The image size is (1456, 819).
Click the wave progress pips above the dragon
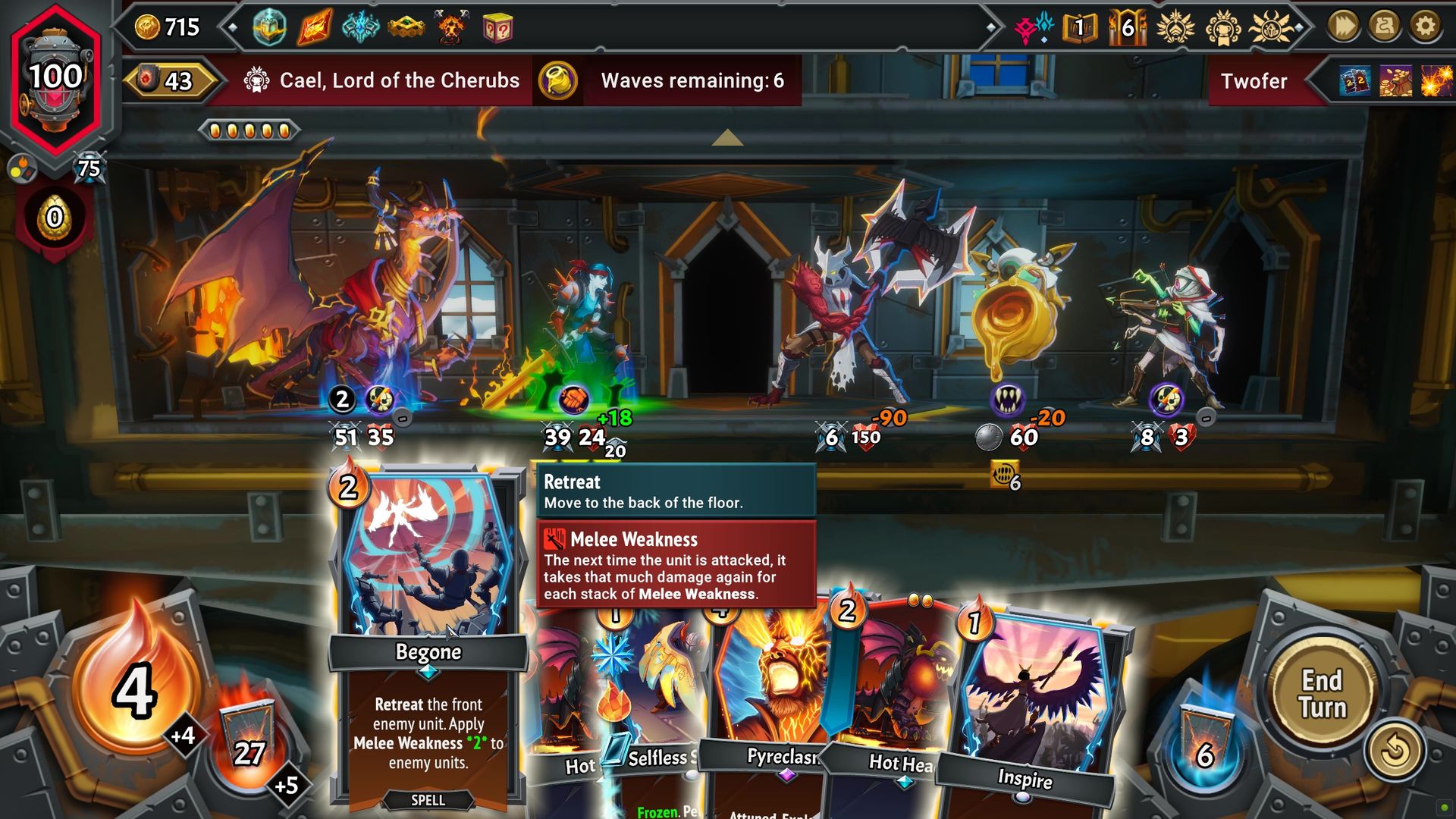(x=248, y=130)
